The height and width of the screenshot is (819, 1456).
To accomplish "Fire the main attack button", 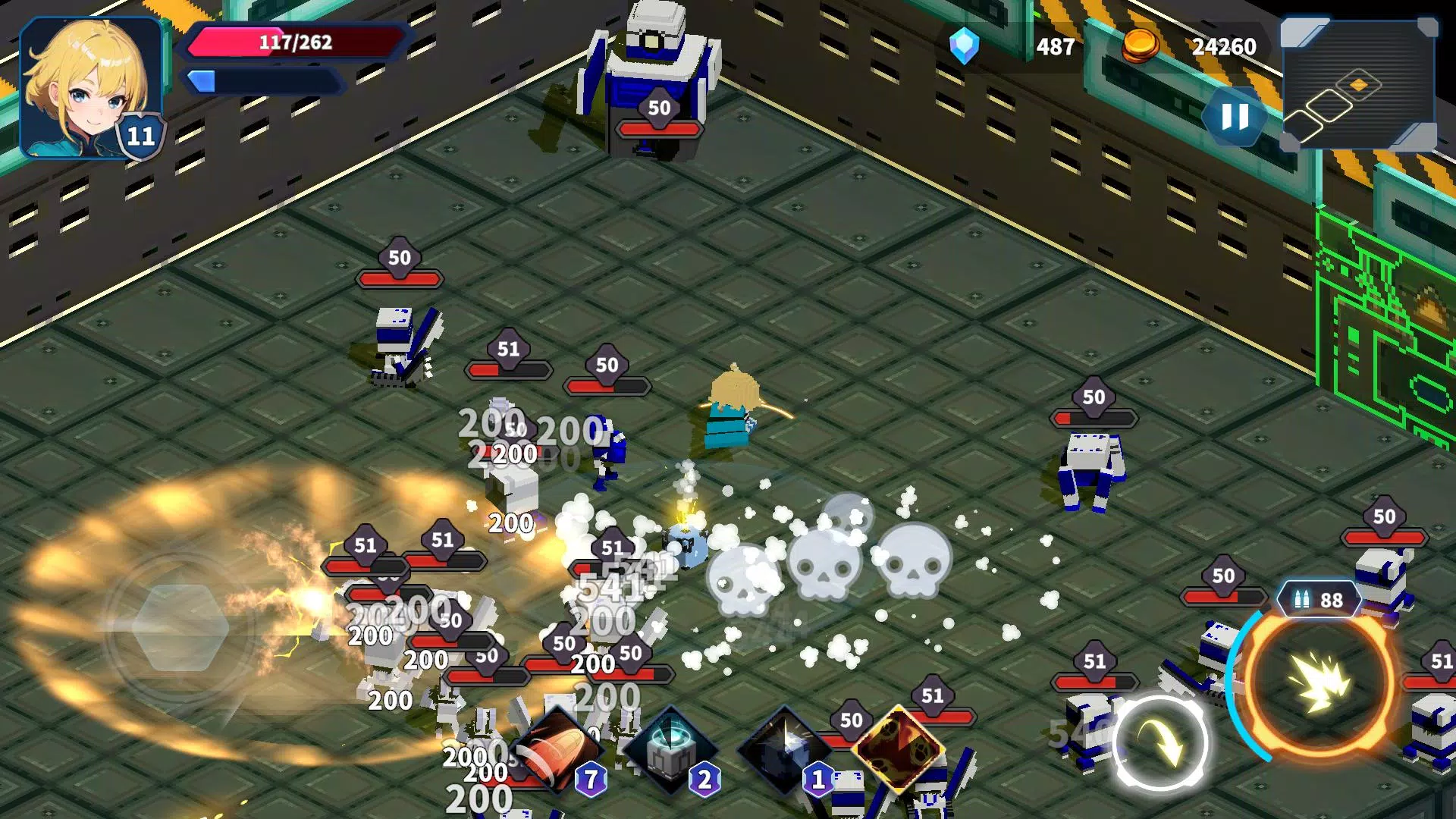I will (x=1320, y=682).
